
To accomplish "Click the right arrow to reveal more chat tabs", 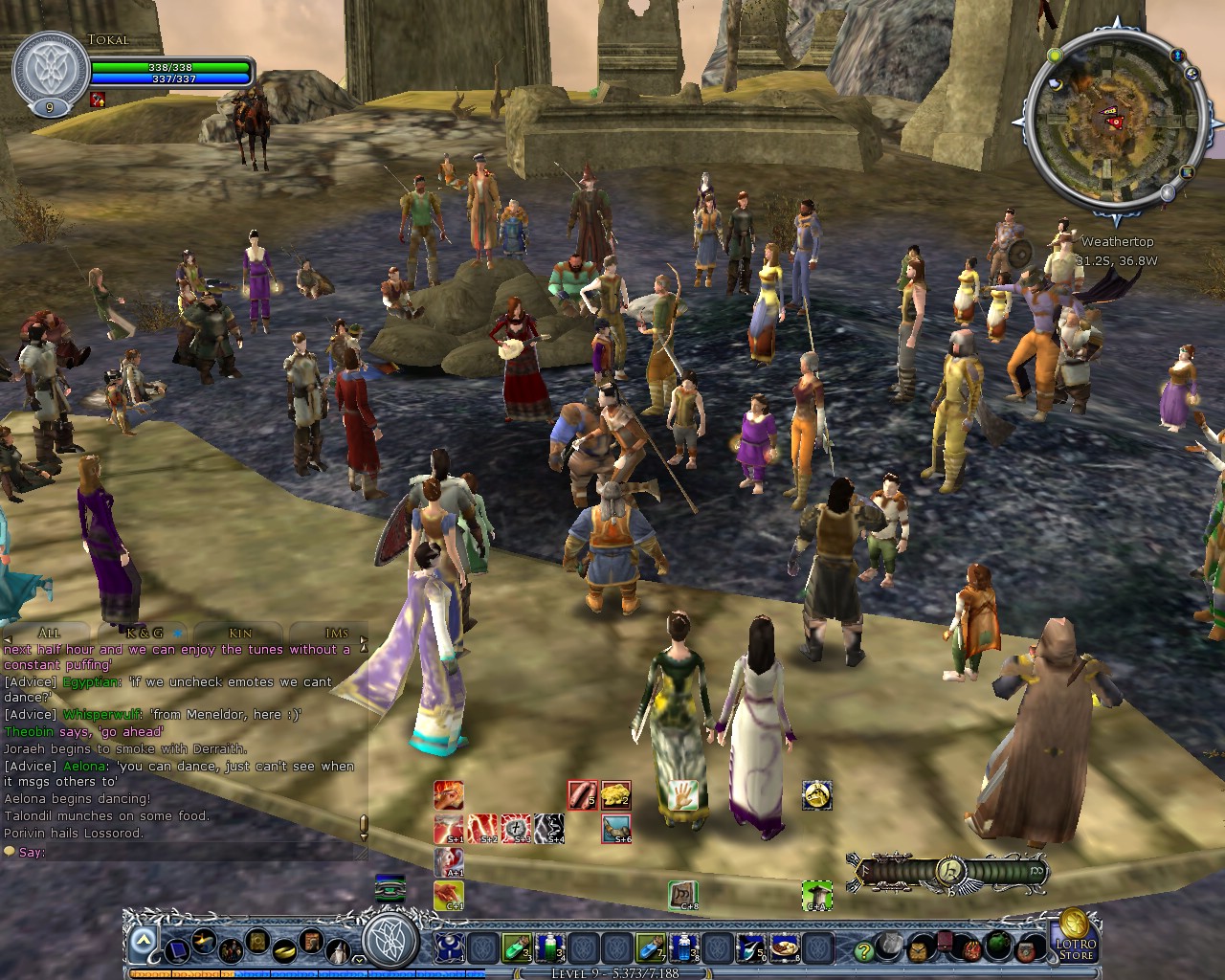I will (x=365, y=639).
